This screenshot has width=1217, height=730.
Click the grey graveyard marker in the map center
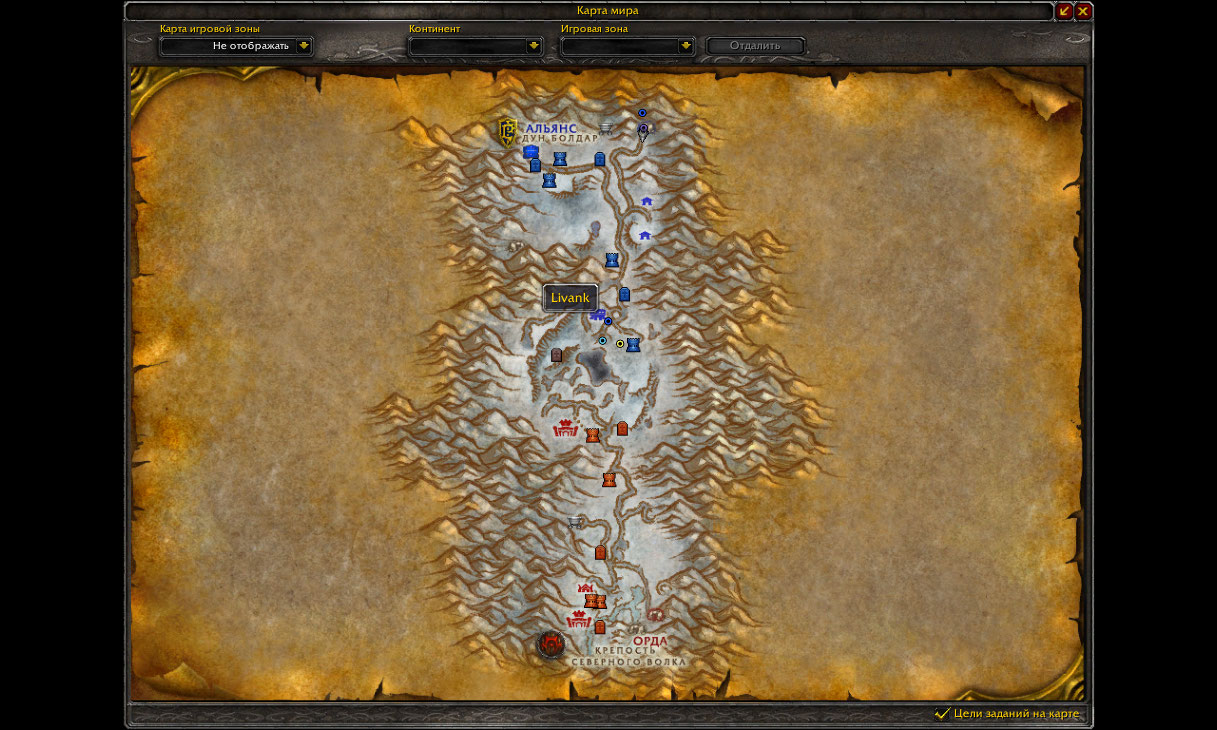coord(556,355)
